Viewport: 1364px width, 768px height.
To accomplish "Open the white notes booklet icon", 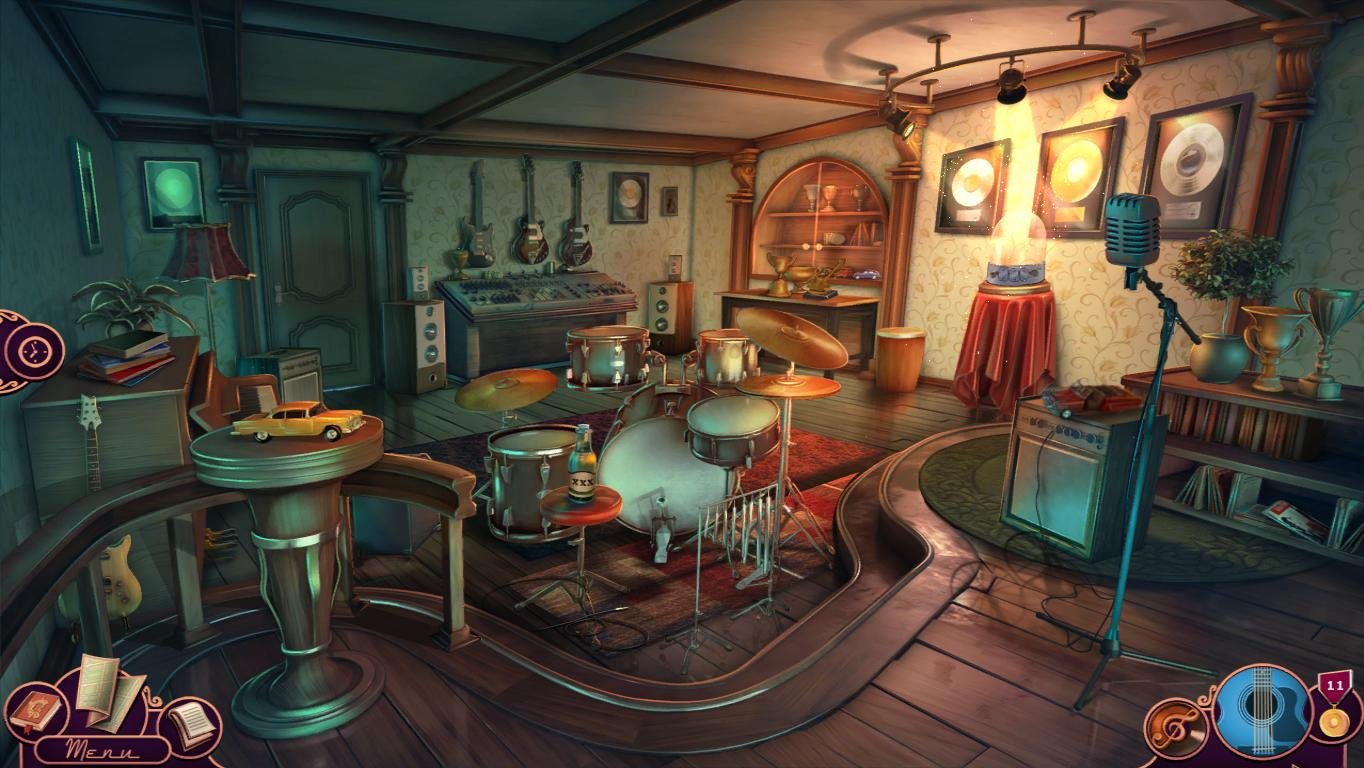I will [190, 724].
